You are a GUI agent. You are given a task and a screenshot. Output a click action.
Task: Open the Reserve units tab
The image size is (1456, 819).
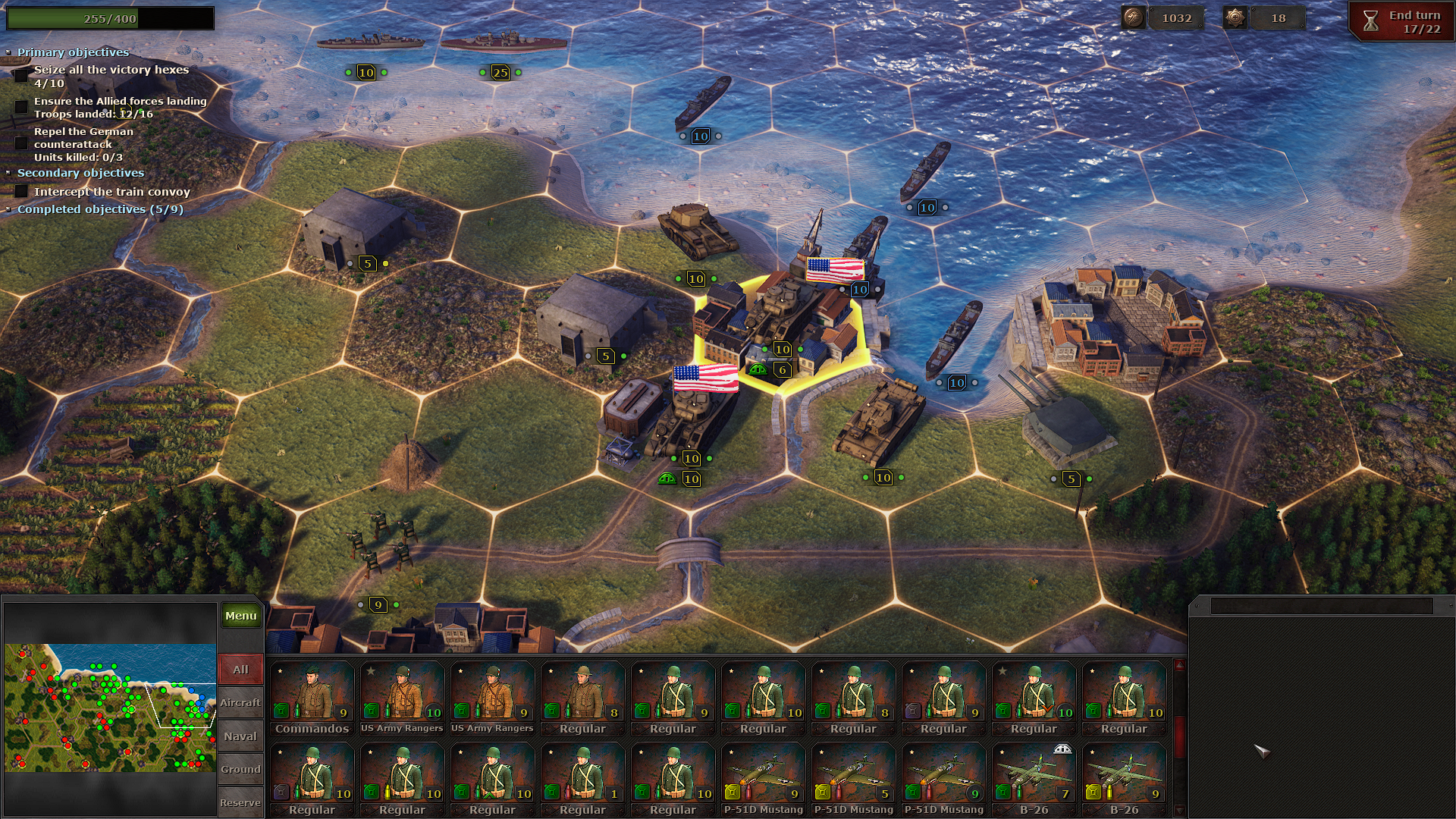[240, 803]
